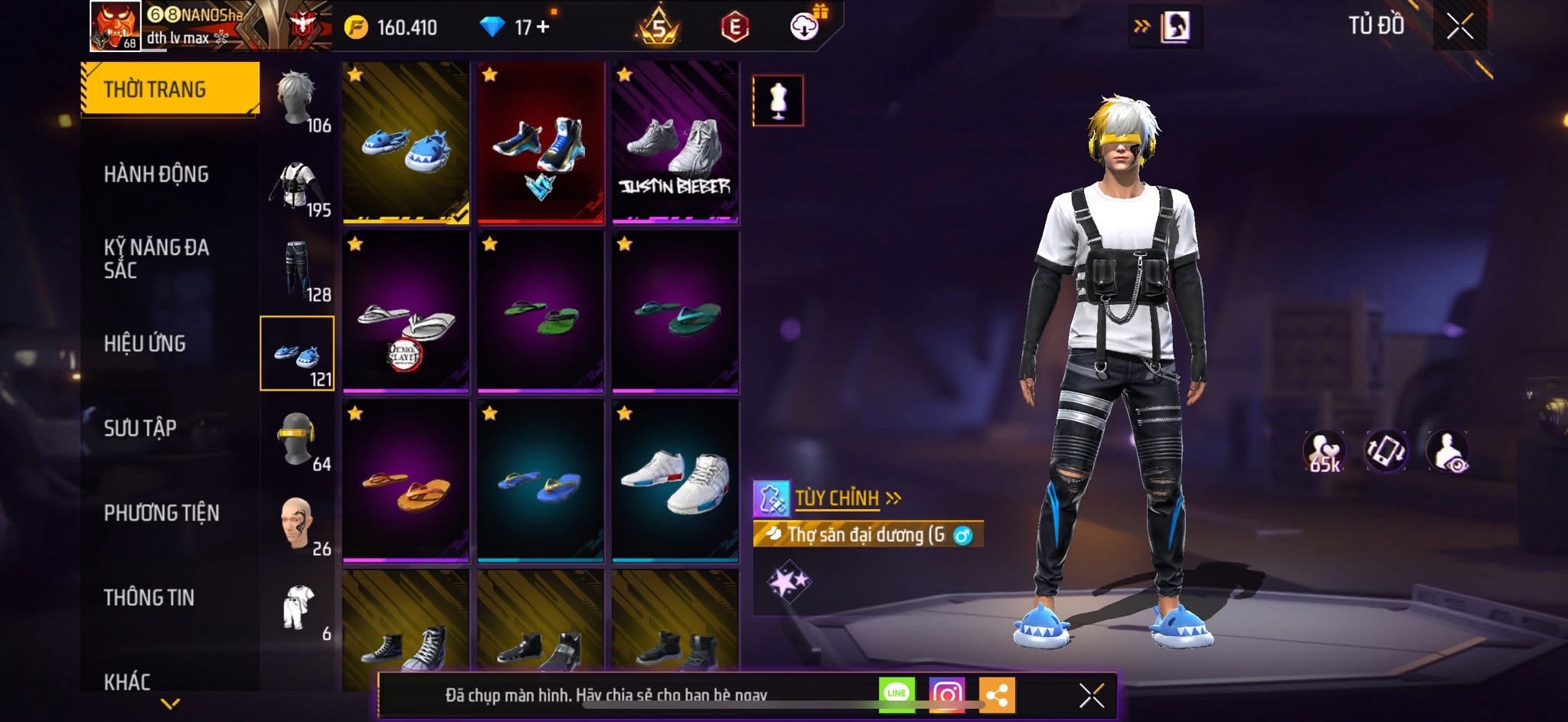
Task: Open the HÀNH ĐỘNG tab
Action: click(156, 175)
